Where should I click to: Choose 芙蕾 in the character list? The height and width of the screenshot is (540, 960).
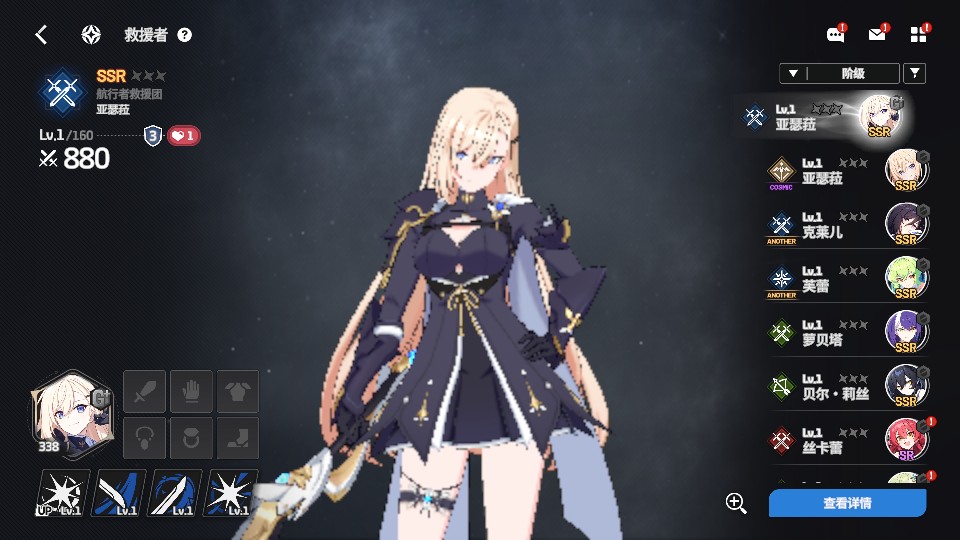click(846, 278)
